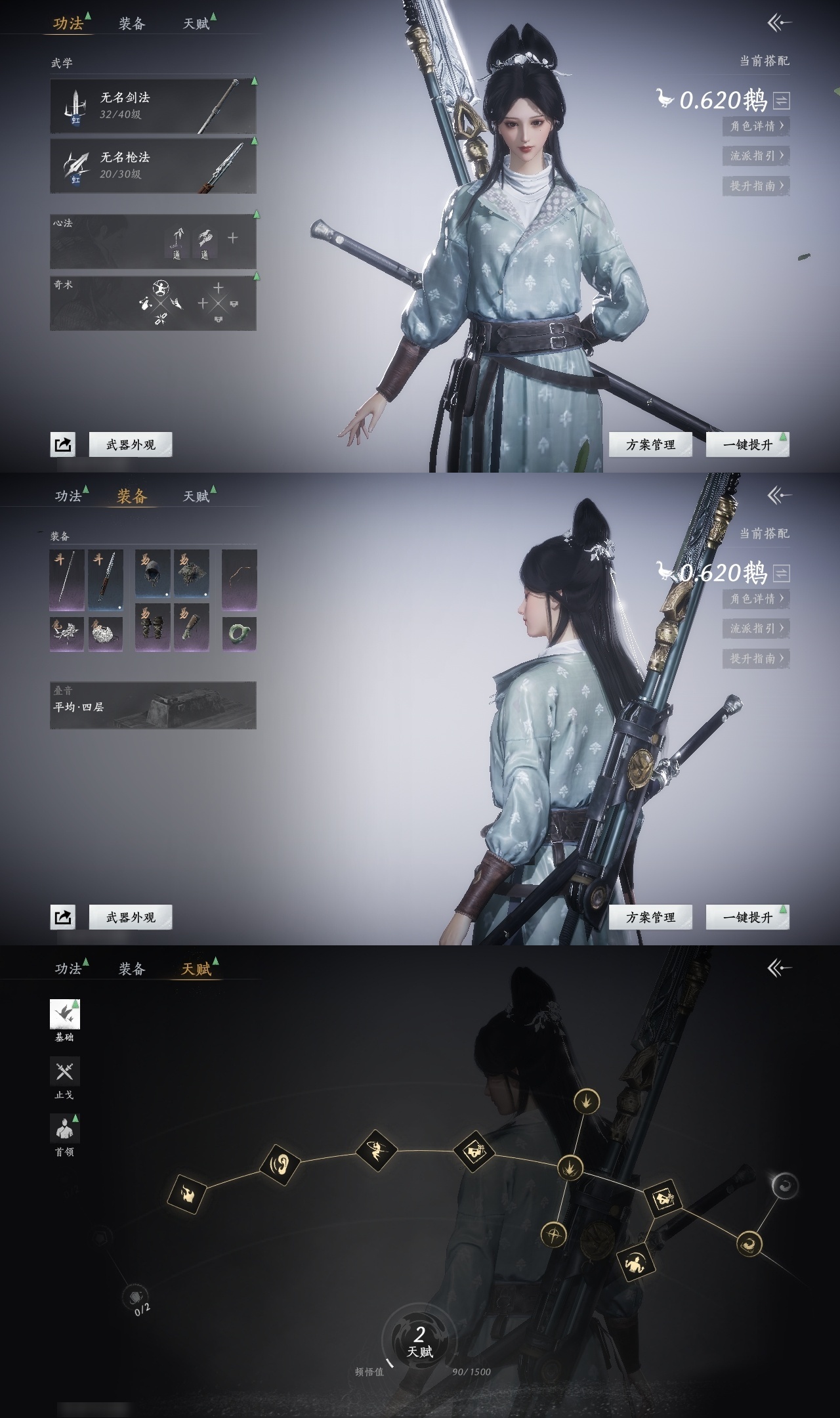
Task: Open the 无名枪法 spear skill entry
Action: pos(153,165)
